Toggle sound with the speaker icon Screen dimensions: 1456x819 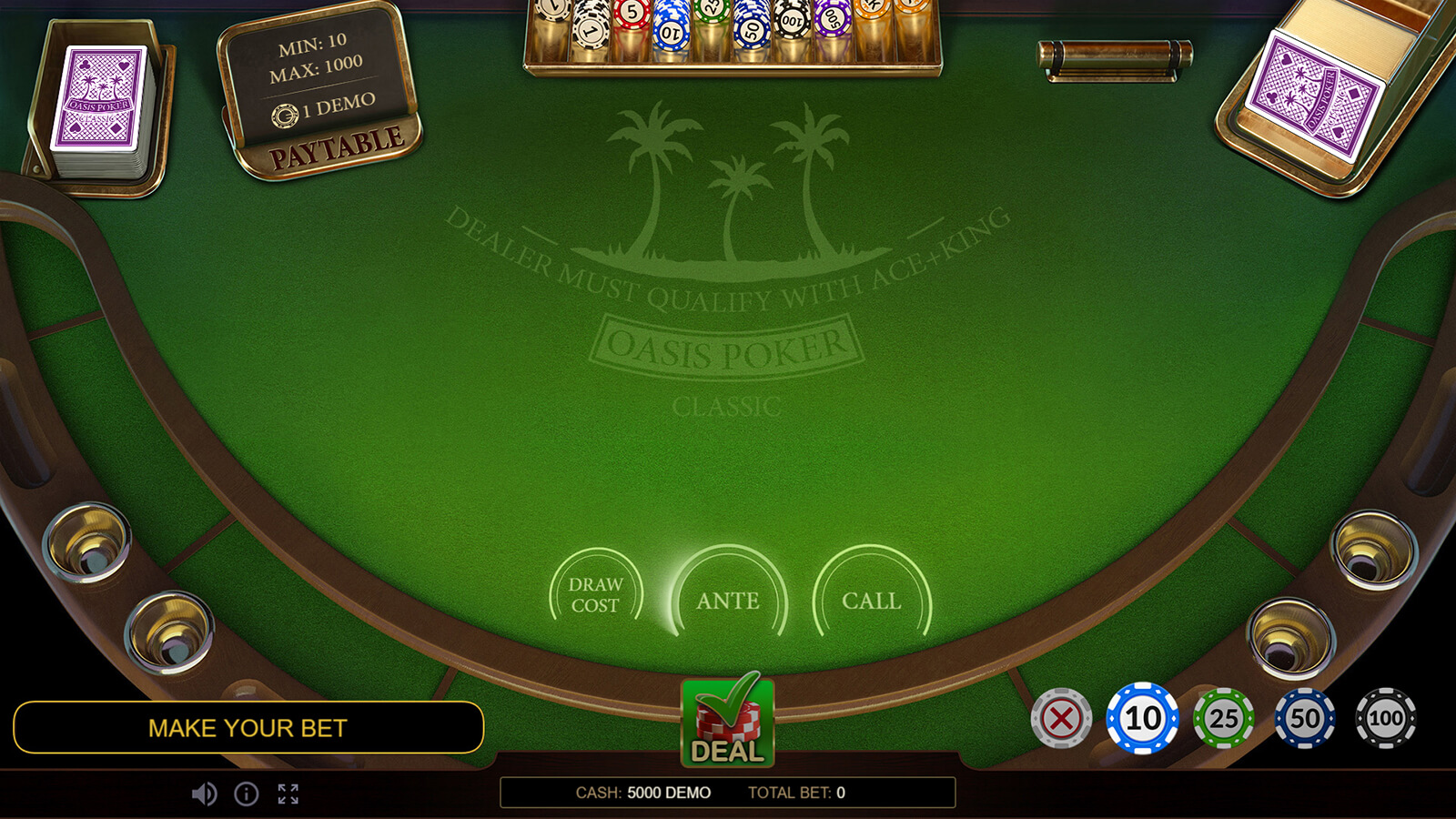tap(204, 794)
